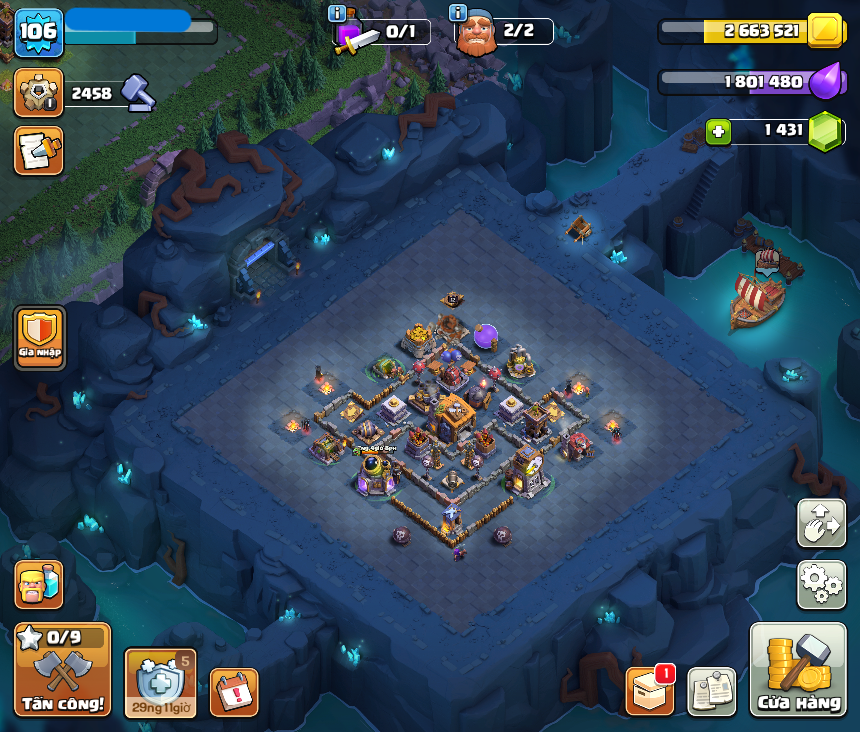860x732 pixels.
Task: Start an attack with Tấn Công
Action: (x=62, y=669)
